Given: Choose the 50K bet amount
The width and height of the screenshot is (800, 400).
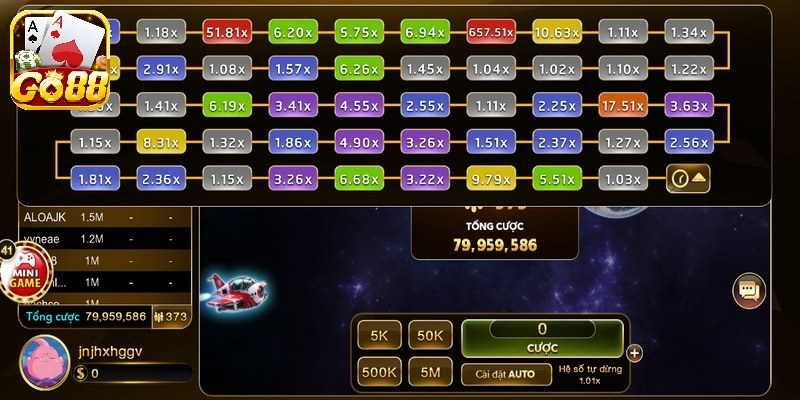Looking at the screenshot, I should [x=430, y=336].
